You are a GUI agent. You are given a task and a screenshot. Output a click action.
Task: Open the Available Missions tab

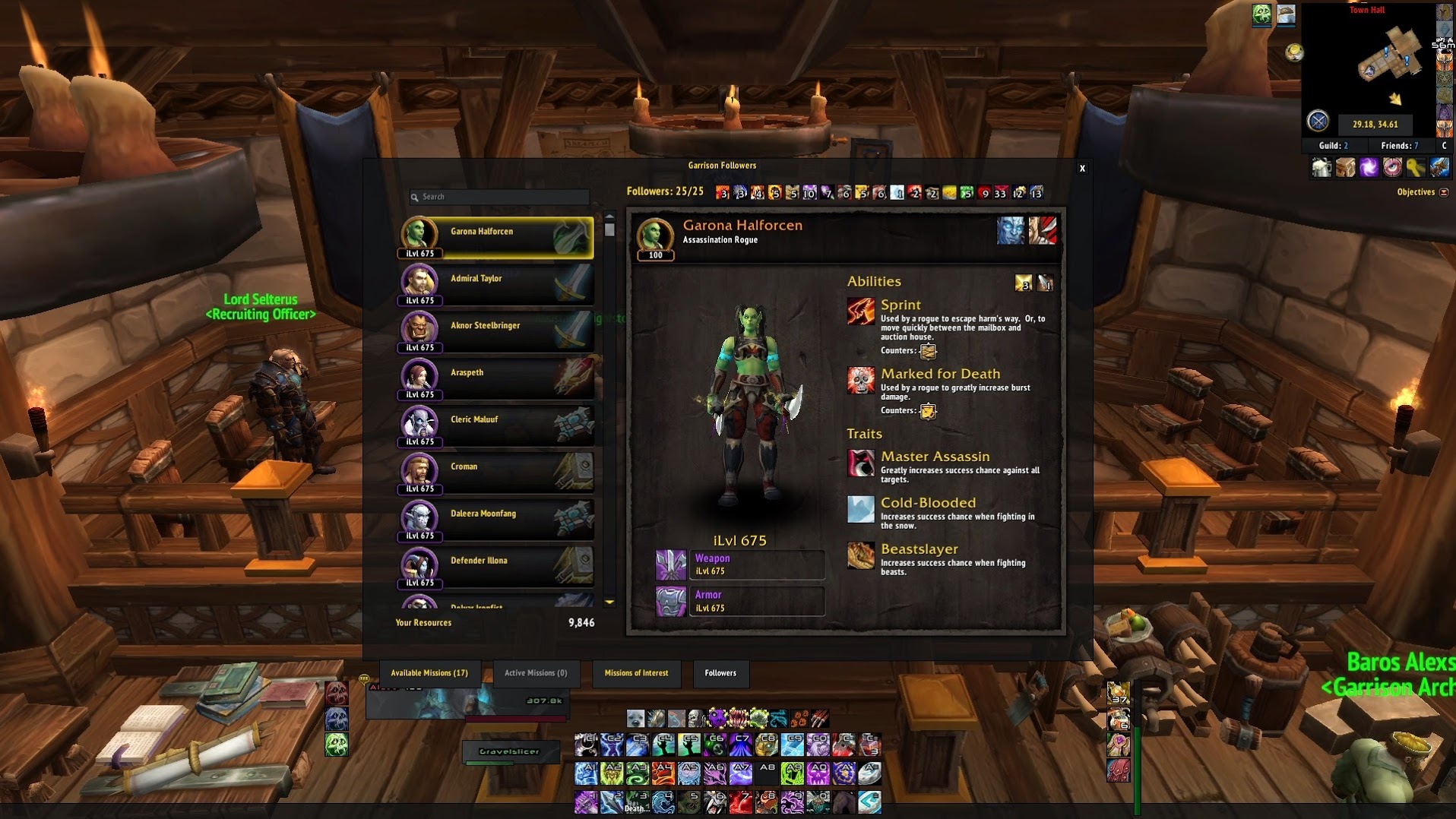(429, 673)
